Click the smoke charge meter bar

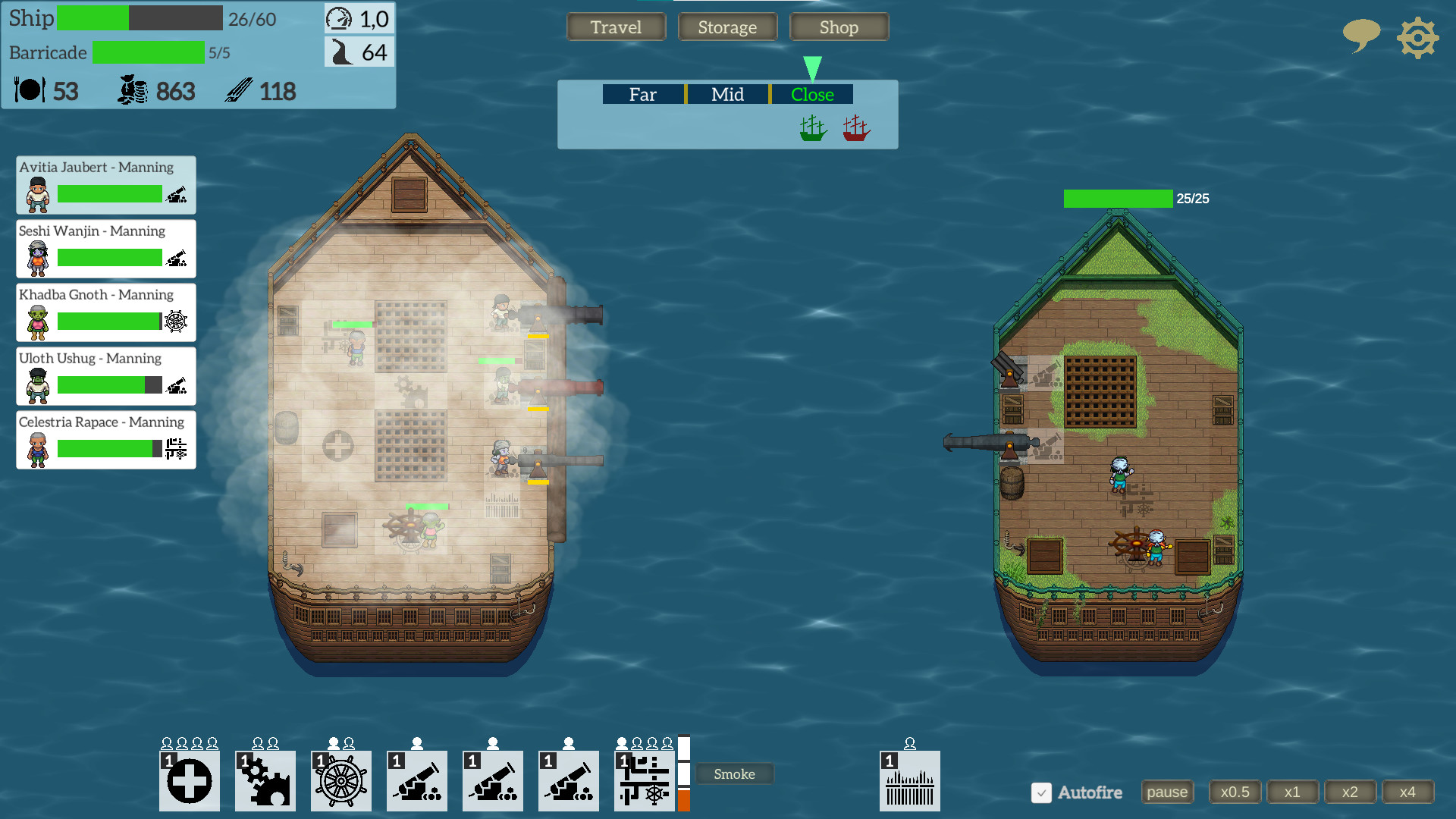(x=684, y=773)
